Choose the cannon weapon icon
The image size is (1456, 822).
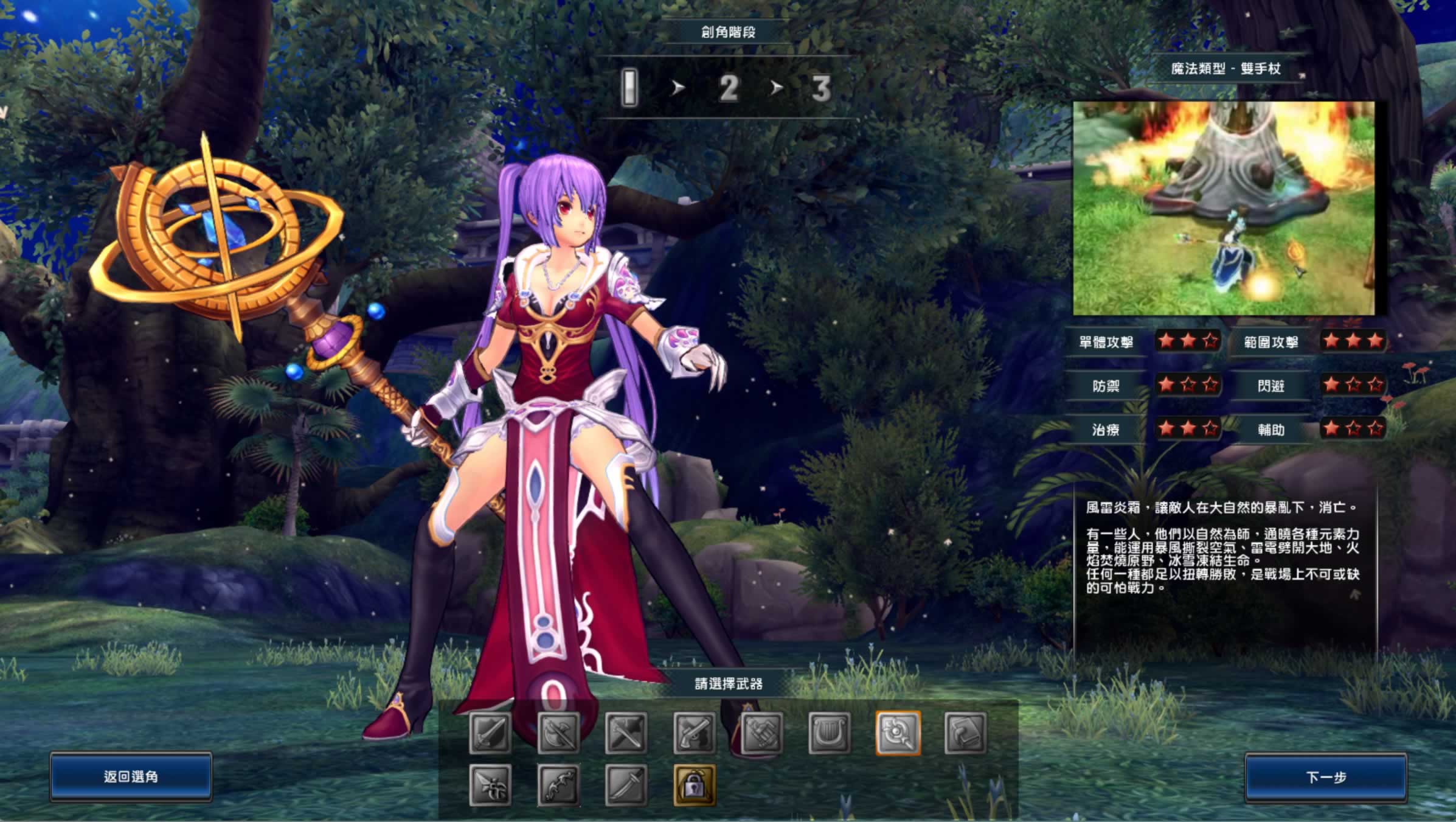click(762, 733)
